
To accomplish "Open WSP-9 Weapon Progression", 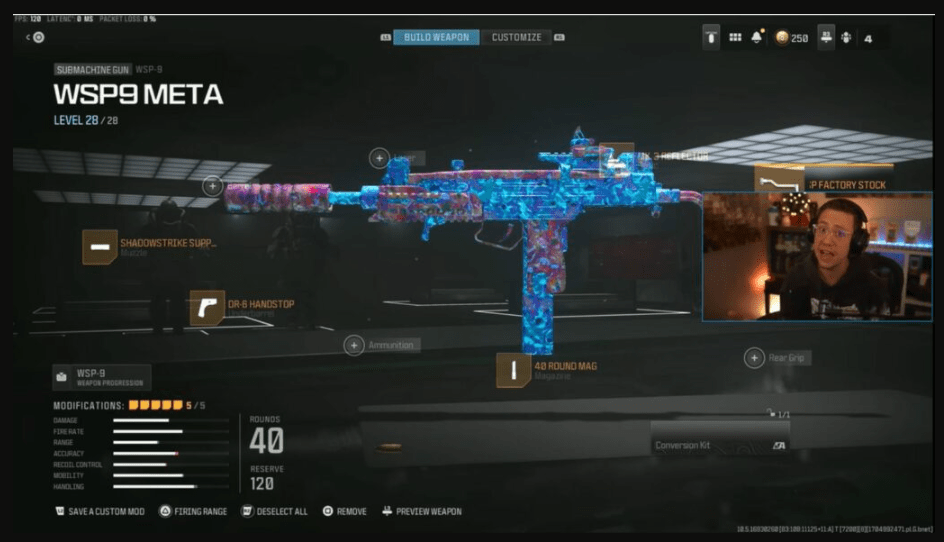I will [x=102, y=377].
